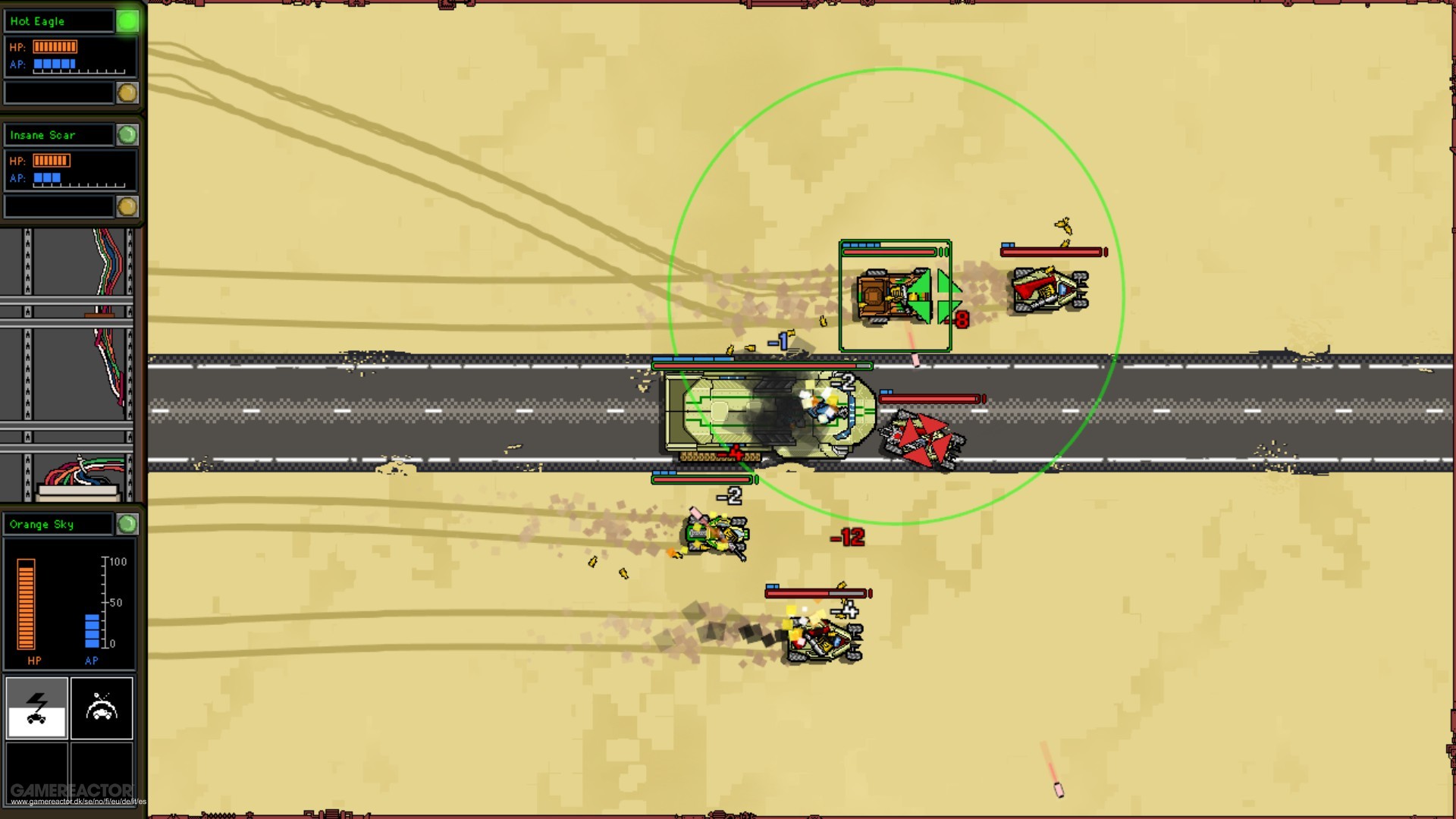Click the yellow button under Hot Eagle
Image resolution: width=1456 pixels, height=819 pixels.
pyautogui.click(x=125, y=91)
